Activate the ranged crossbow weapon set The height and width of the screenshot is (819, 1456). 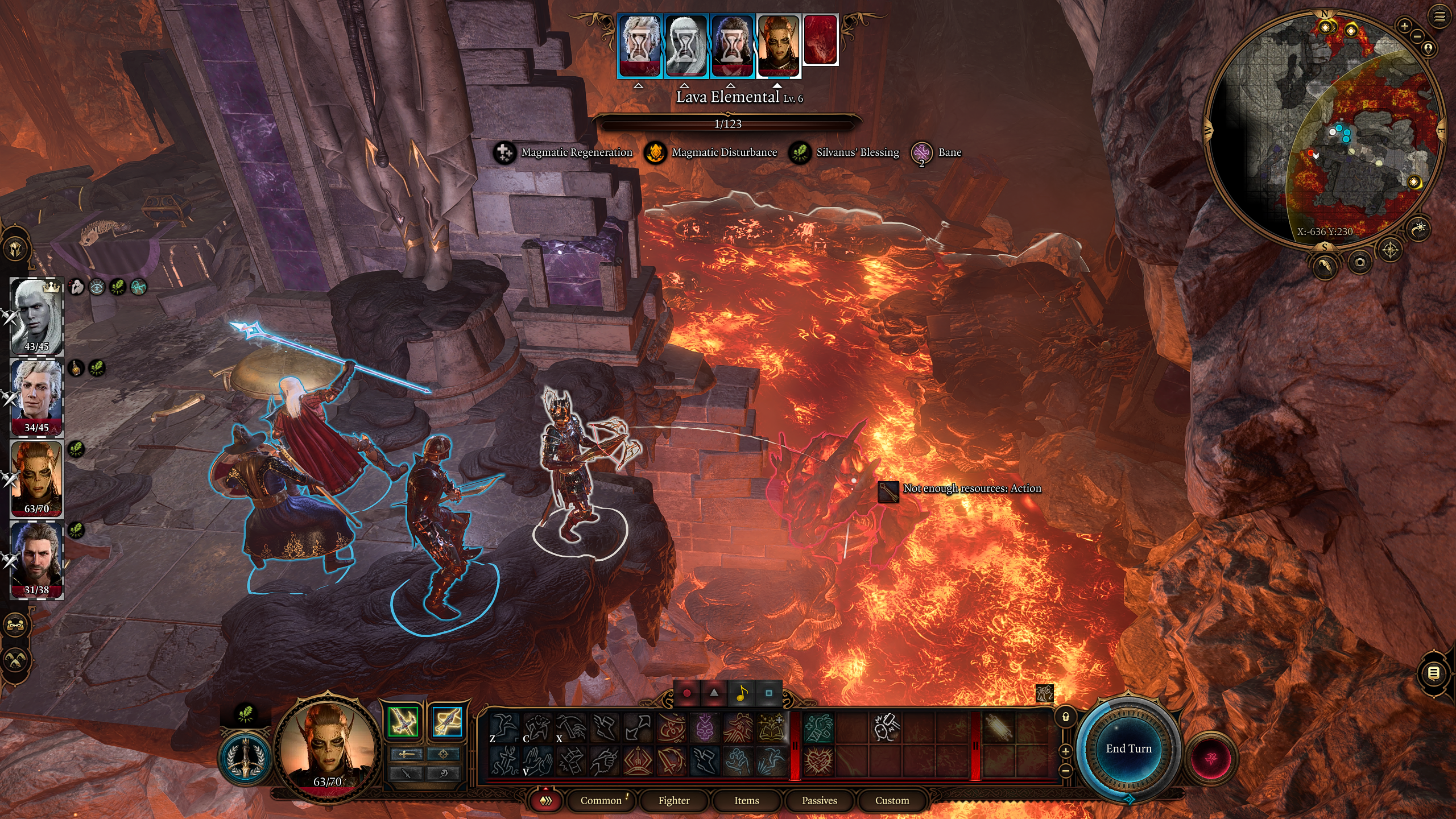[447, 722]
